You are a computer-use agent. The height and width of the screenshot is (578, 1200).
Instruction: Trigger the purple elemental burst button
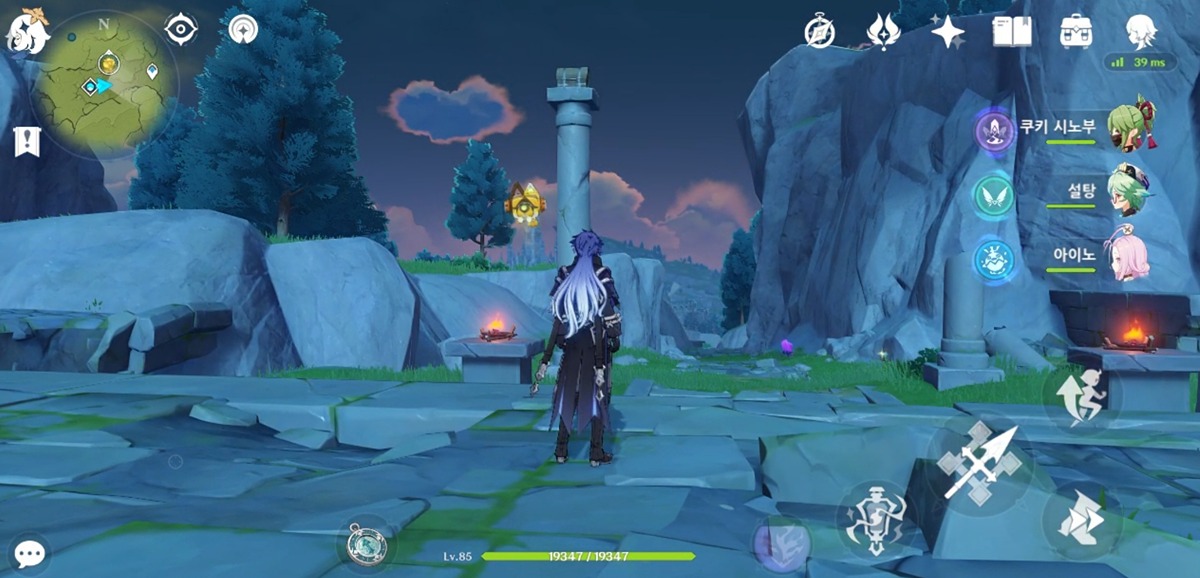[780, 544]
